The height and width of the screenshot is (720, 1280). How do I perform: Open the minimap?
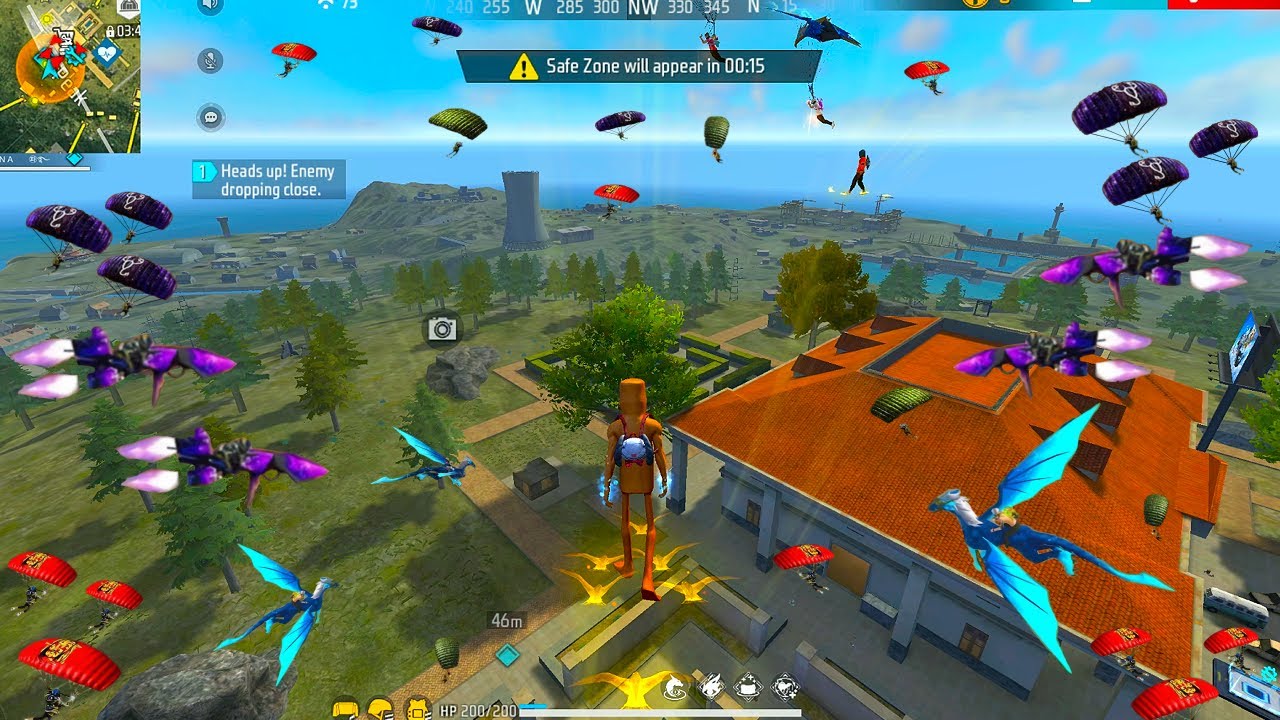(x=70, y=76)
